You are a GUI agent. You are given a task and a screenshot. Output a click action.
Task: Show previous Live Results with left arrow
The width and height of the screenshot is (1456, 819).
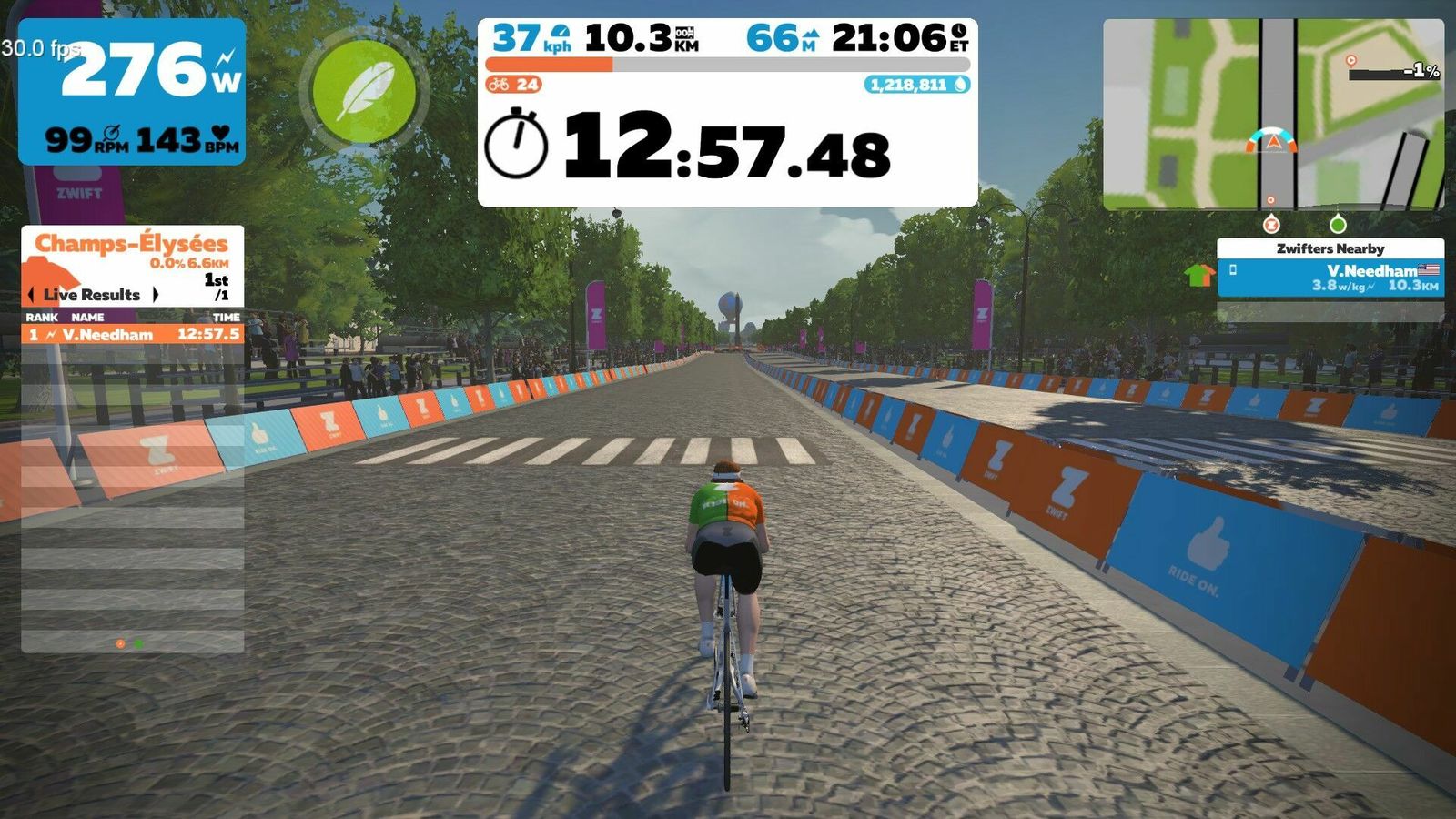point(32,295)
